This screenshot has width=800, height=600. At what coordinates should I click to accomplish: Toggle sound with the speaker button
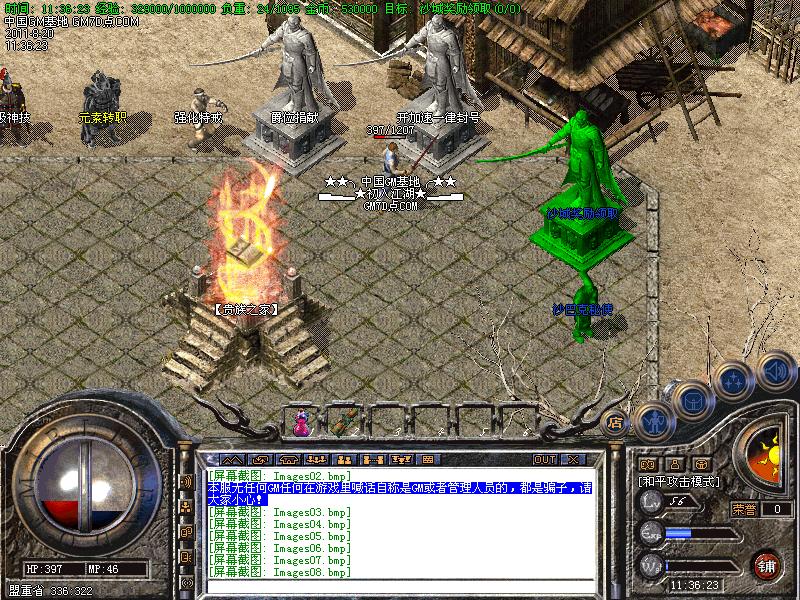[775, 370]
